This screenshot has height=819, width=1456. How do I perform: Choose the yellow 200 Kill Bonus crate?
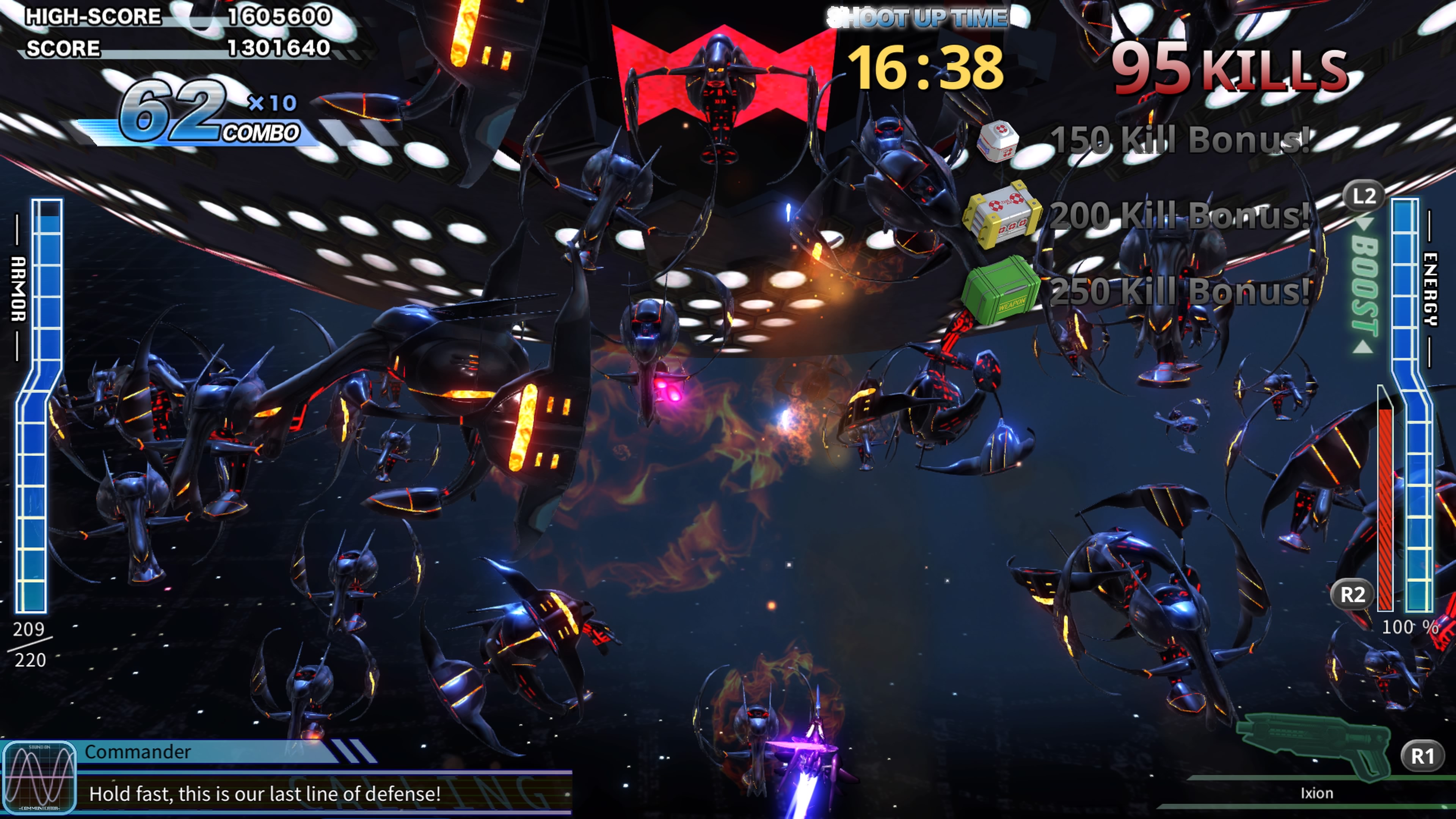click(x=1002, y=215)
